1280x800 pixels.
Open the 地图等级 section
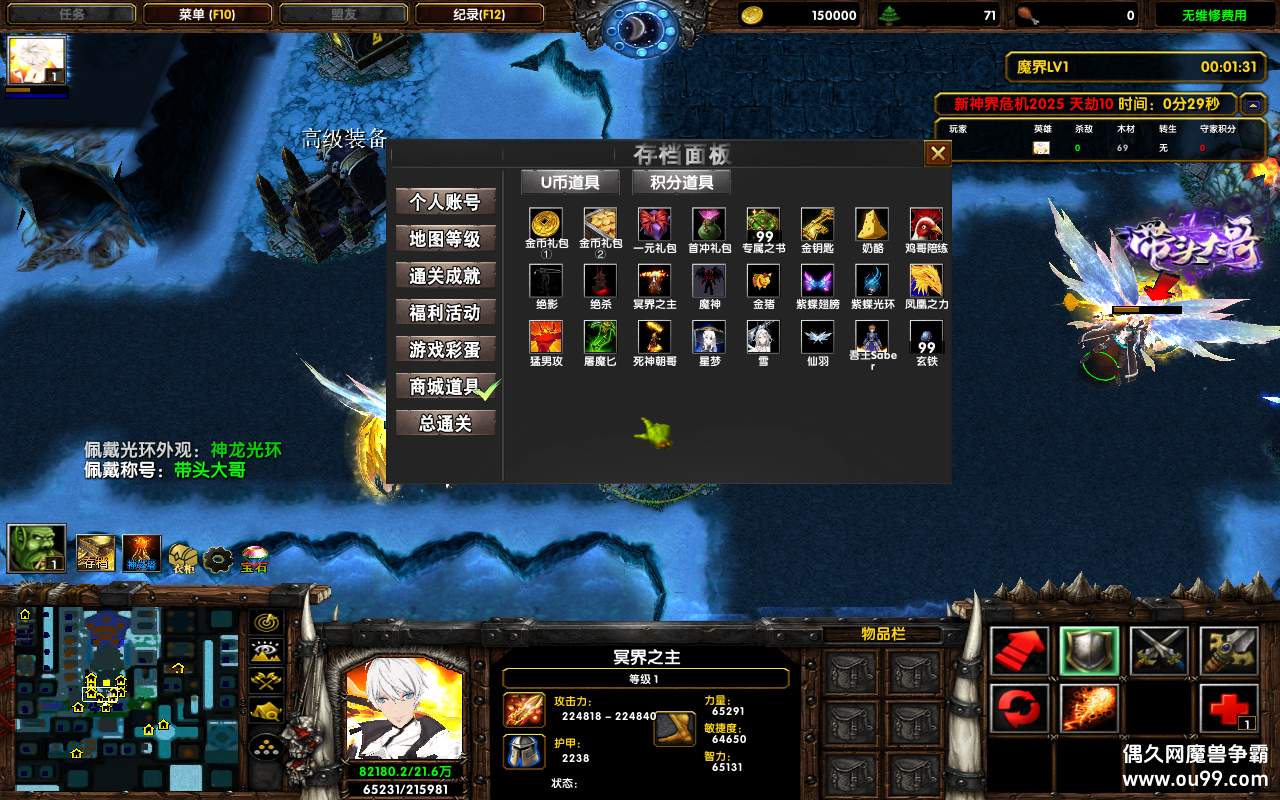pyautogui.click(x=445, y=239)
